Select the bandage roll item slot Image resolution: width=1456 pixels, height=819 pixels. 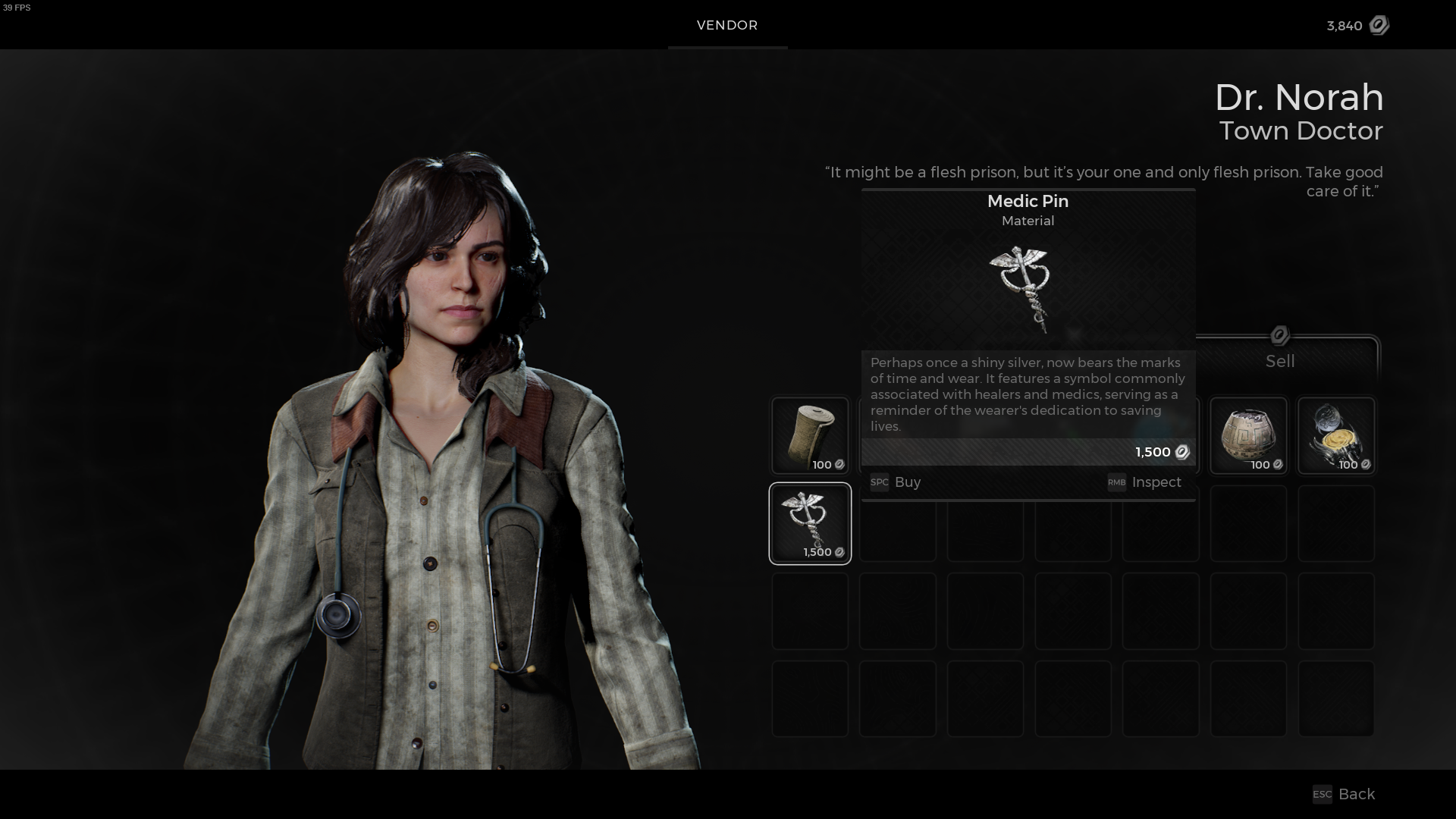(x=810, y=435)
